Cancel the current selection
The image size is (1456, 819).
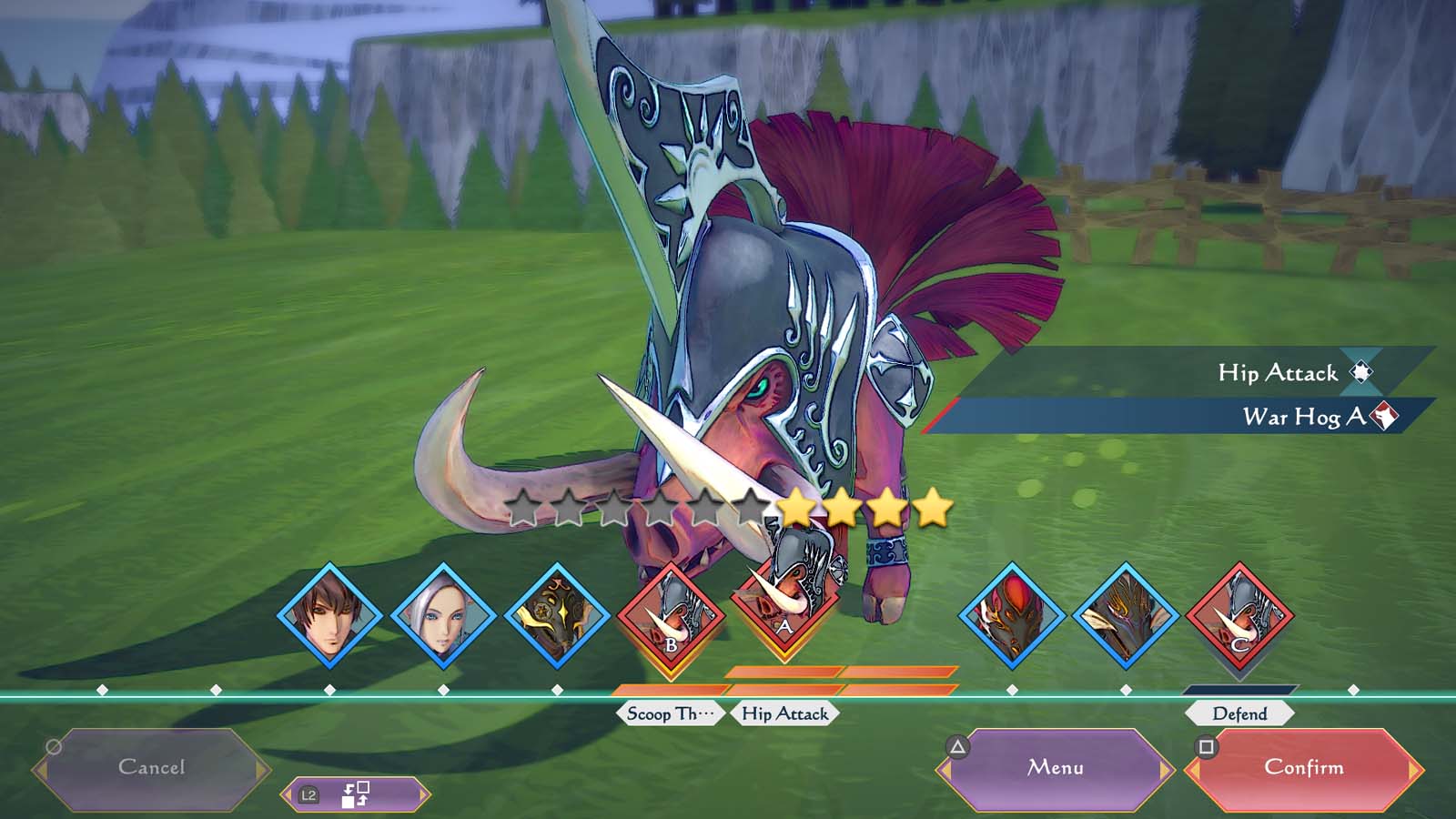tap(151, 768)
